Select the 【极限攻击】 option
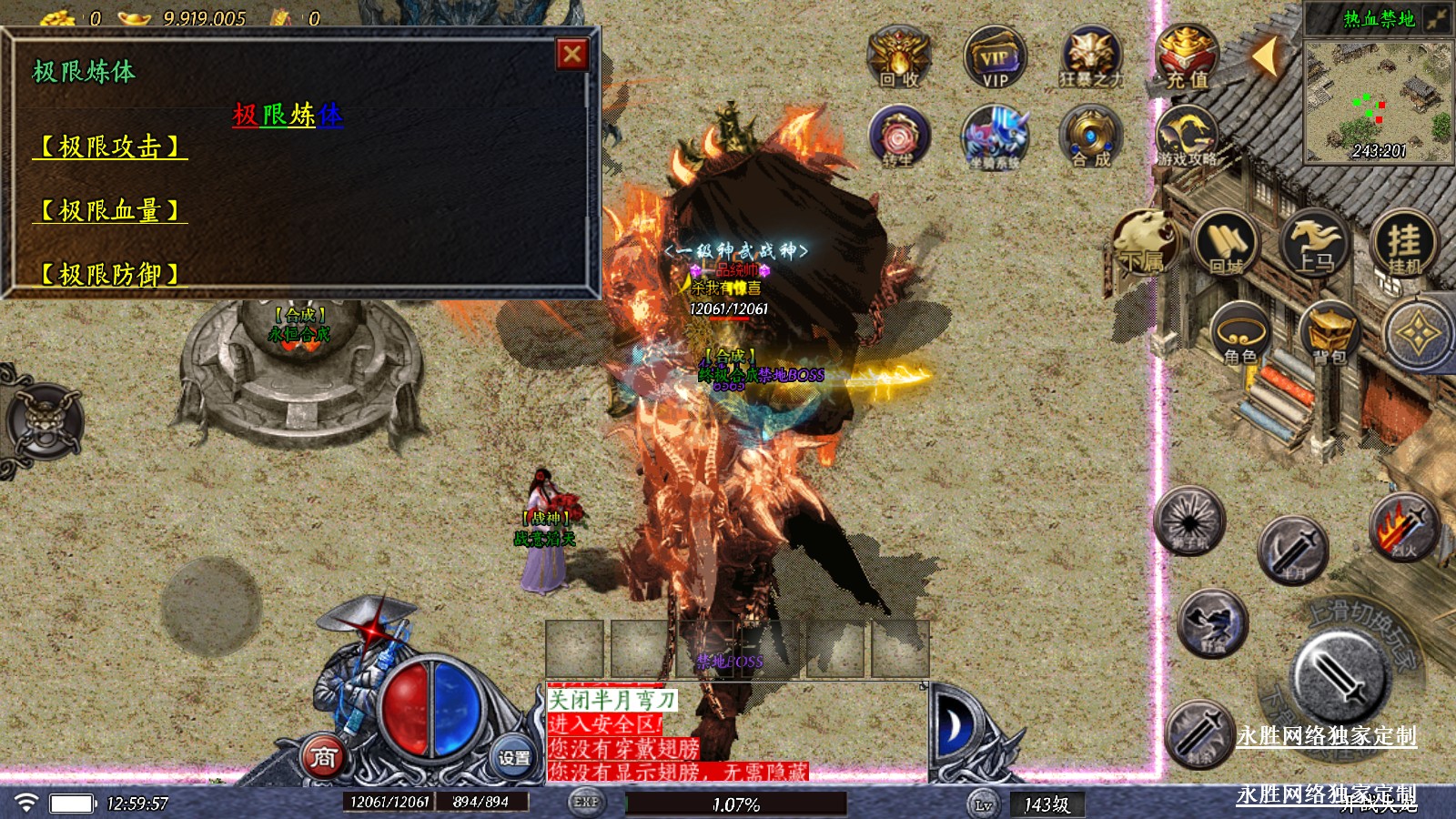The width and height of the screenshot is (1456, 819). pyautogui.click(x=110, y=147)
